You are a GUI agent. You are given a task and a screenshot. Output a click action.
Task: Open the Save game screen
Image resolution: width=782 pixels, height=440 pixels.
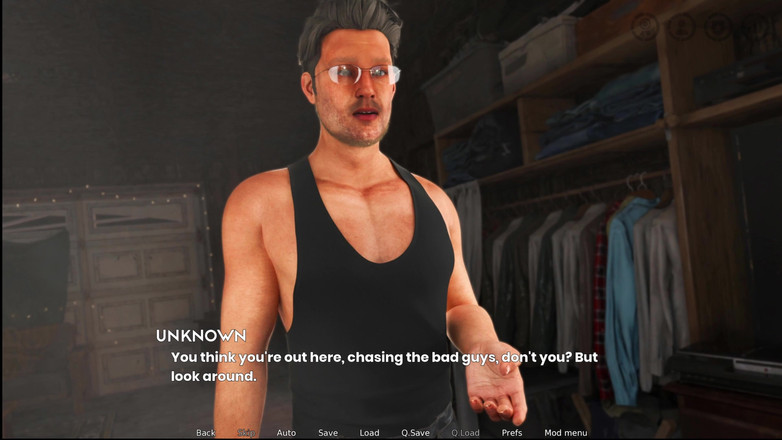(328, 433)
